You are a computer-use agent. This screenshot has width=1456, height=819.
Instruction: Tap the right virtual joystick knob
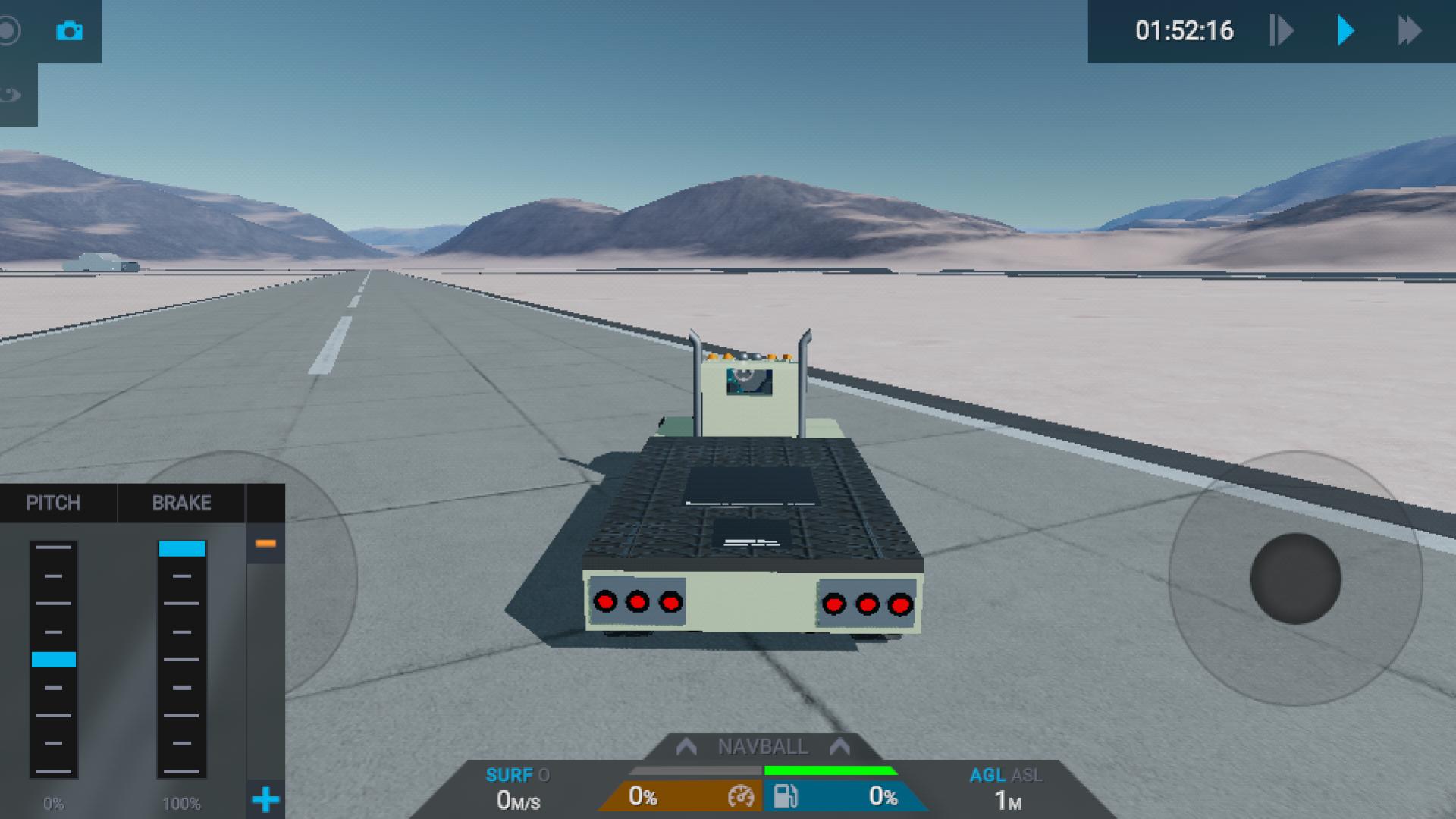point(1295,579)
